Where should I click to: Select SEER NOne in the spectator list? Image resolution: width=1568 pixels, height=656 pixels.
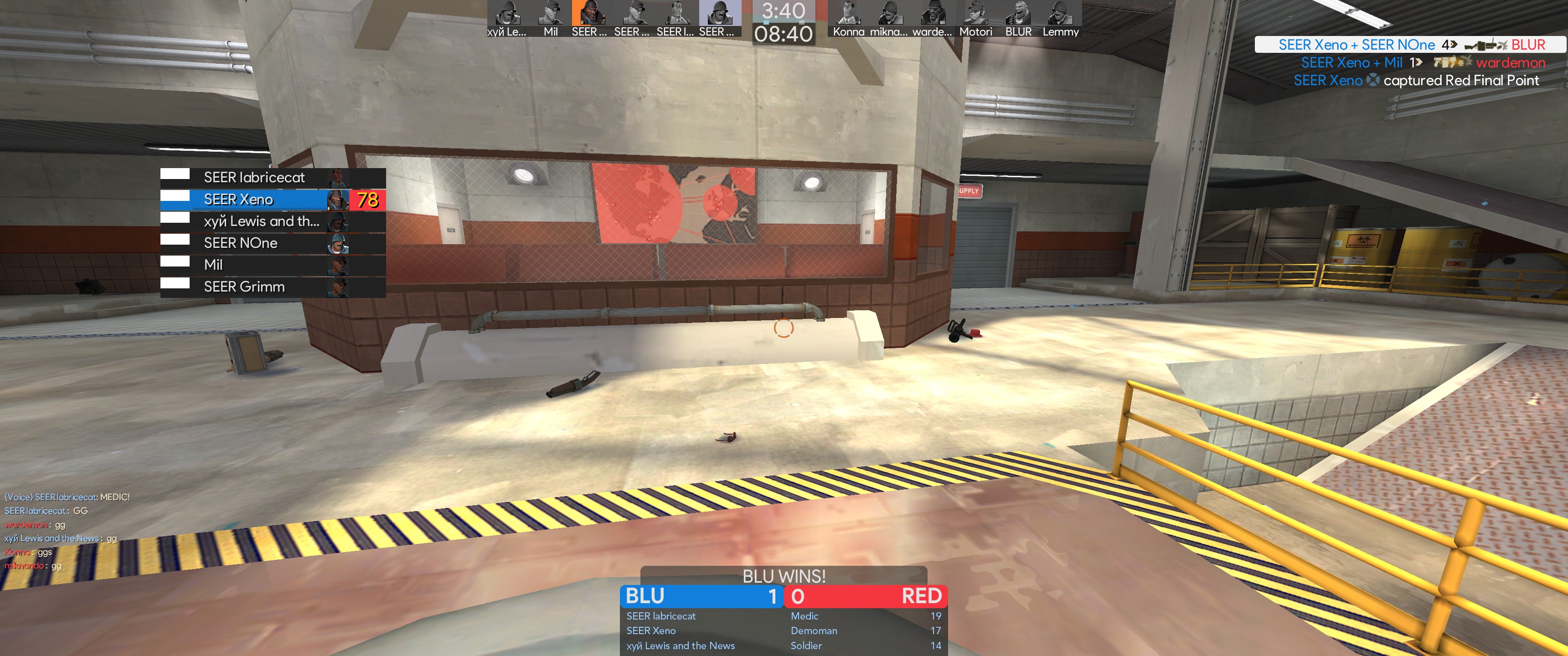(272, 243)
